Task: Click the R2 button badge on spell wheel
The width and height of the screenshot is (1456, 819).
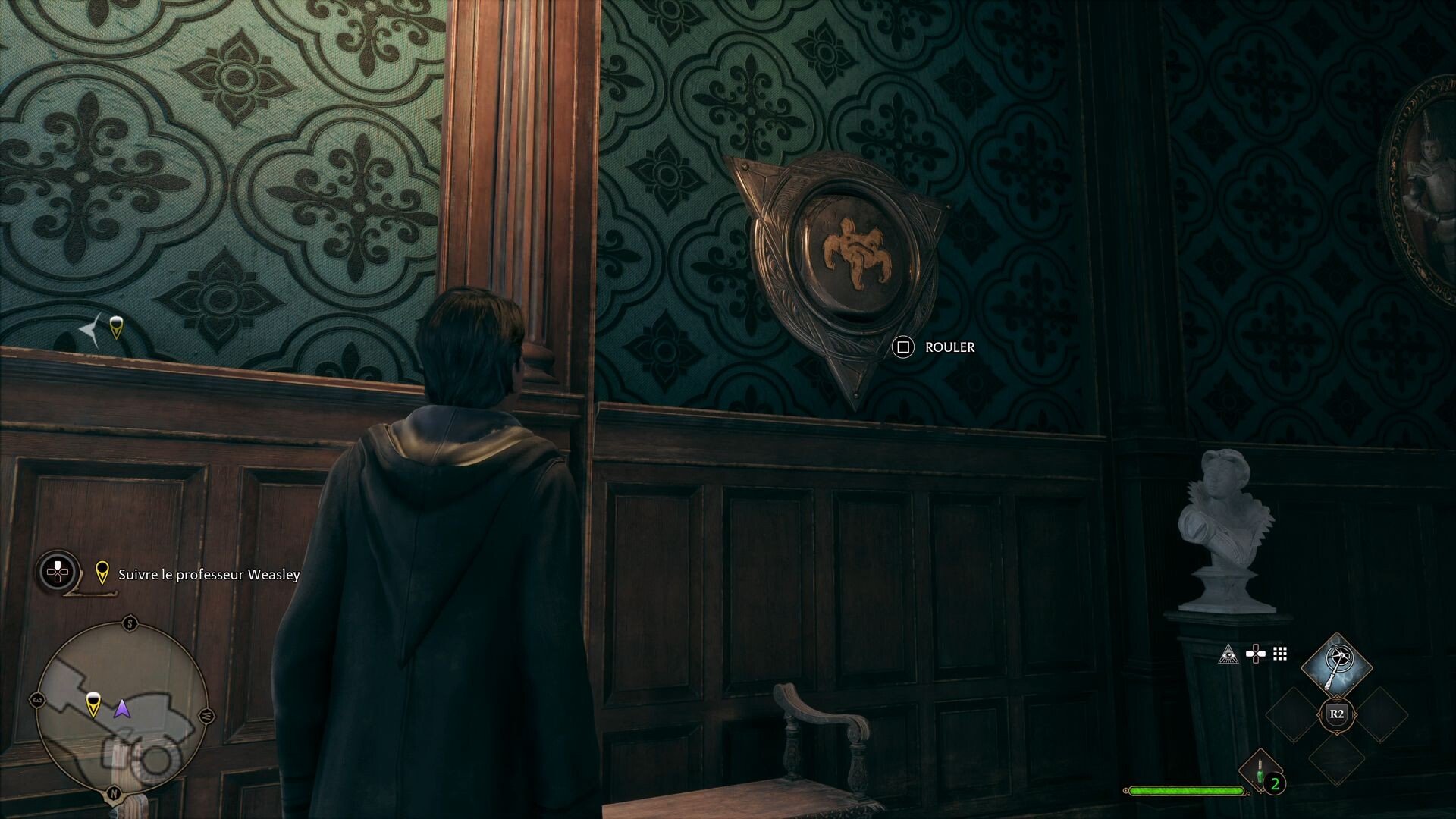Action: [x=1337, y=714]
